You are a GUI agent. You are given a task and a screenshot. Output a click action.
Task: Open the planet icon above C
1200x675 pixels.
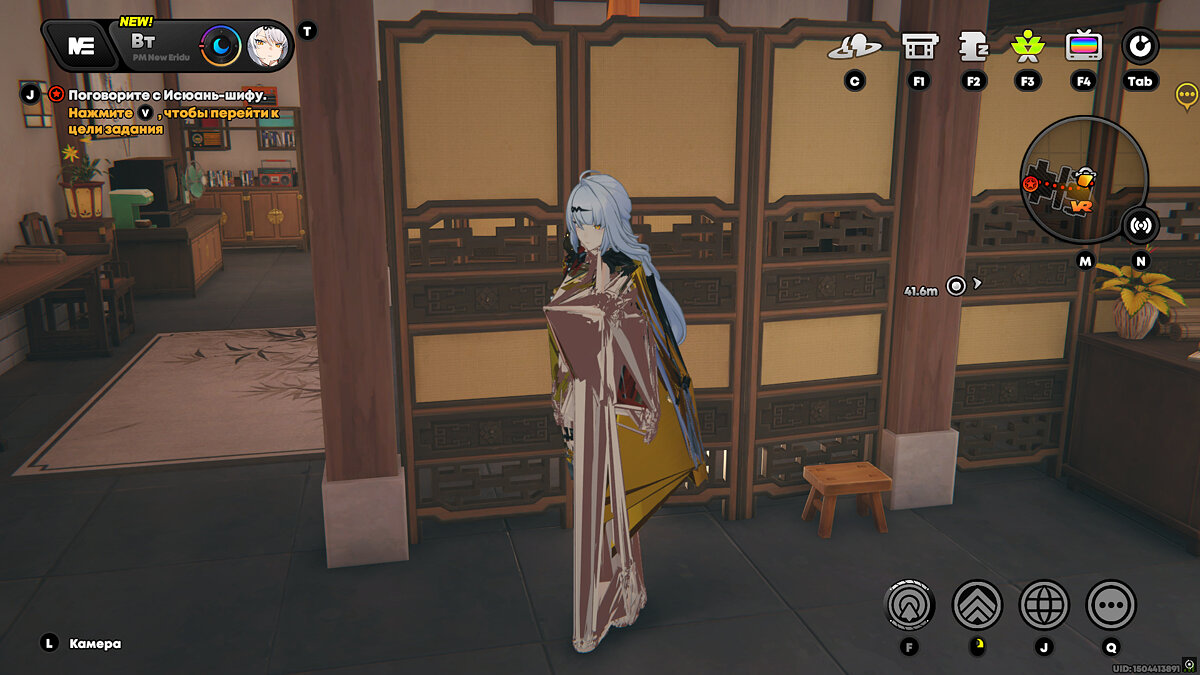tap(854, 46)
